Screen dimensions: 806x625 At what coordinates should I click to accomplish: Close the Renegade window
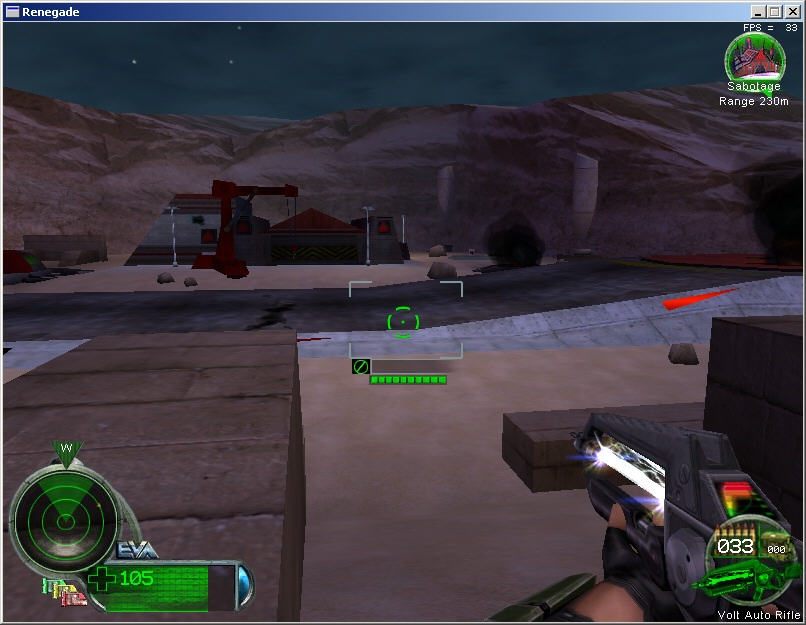[790, 12]
